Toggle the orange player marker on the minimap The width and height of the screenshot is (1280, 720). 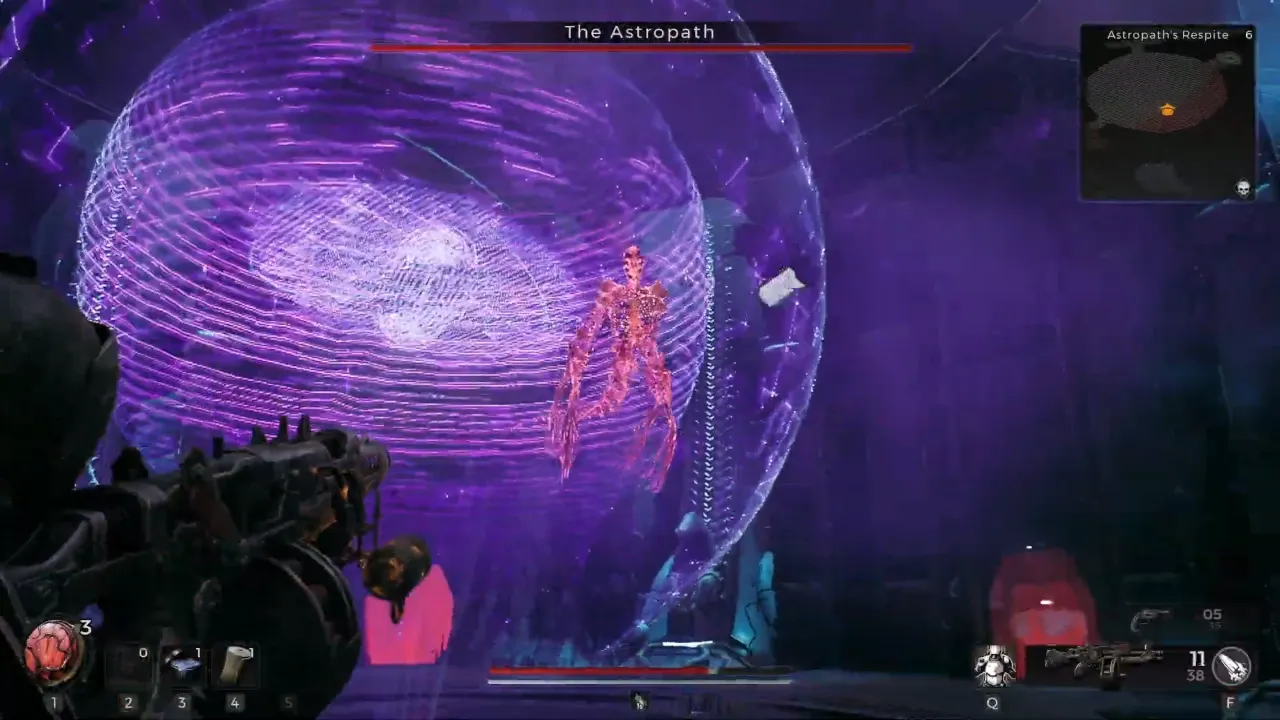tap(1166, 110)
